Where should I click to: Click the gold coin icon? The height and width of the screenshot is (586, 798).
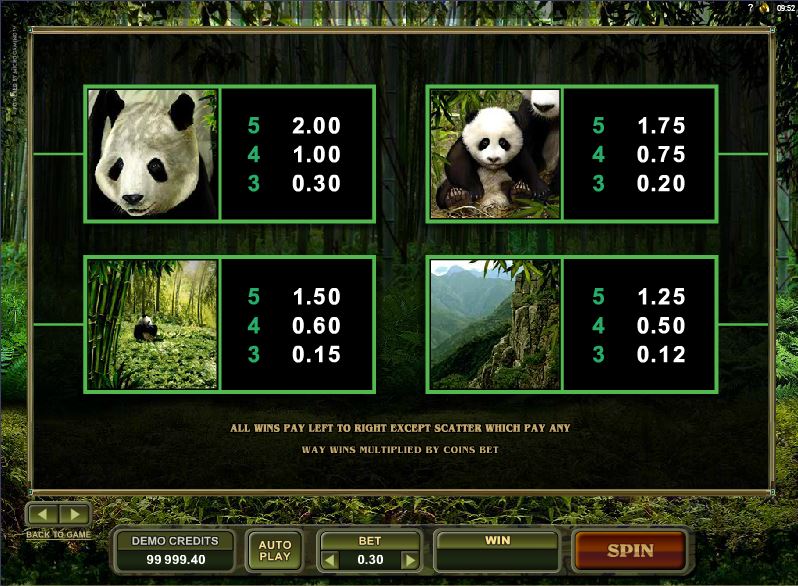tap(764, 8)
